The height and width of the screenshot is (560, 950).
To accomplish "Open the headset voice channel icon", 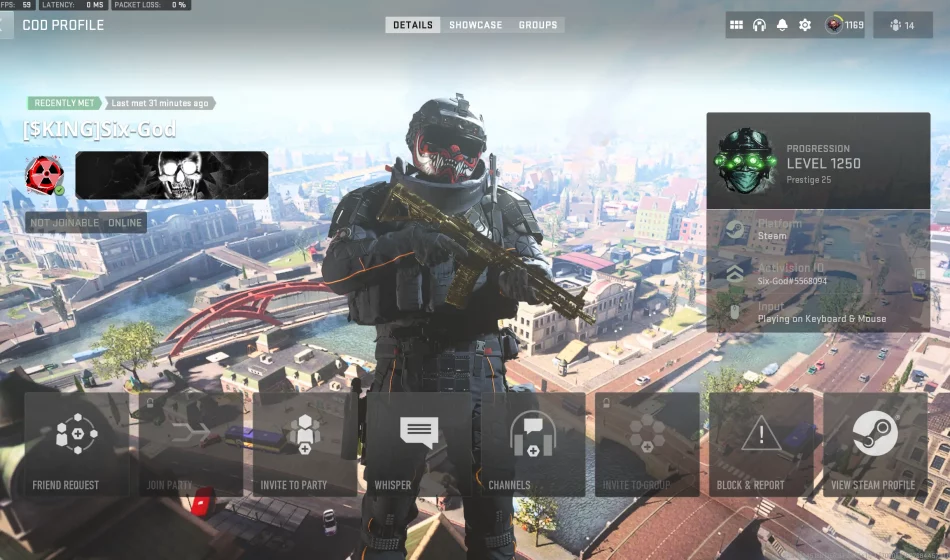I will tap(759, 25).
